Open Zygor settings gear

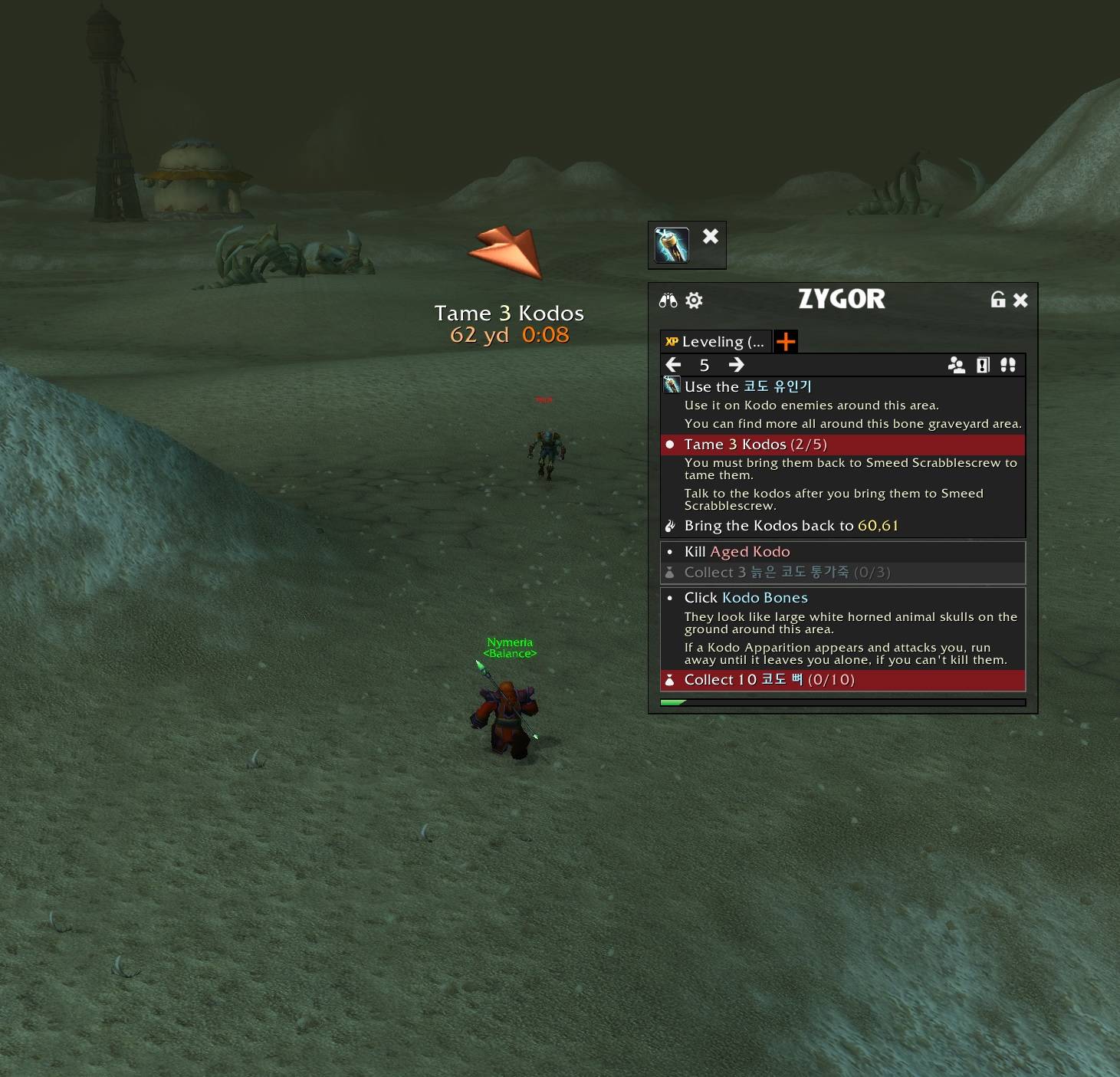coord(694,300)
